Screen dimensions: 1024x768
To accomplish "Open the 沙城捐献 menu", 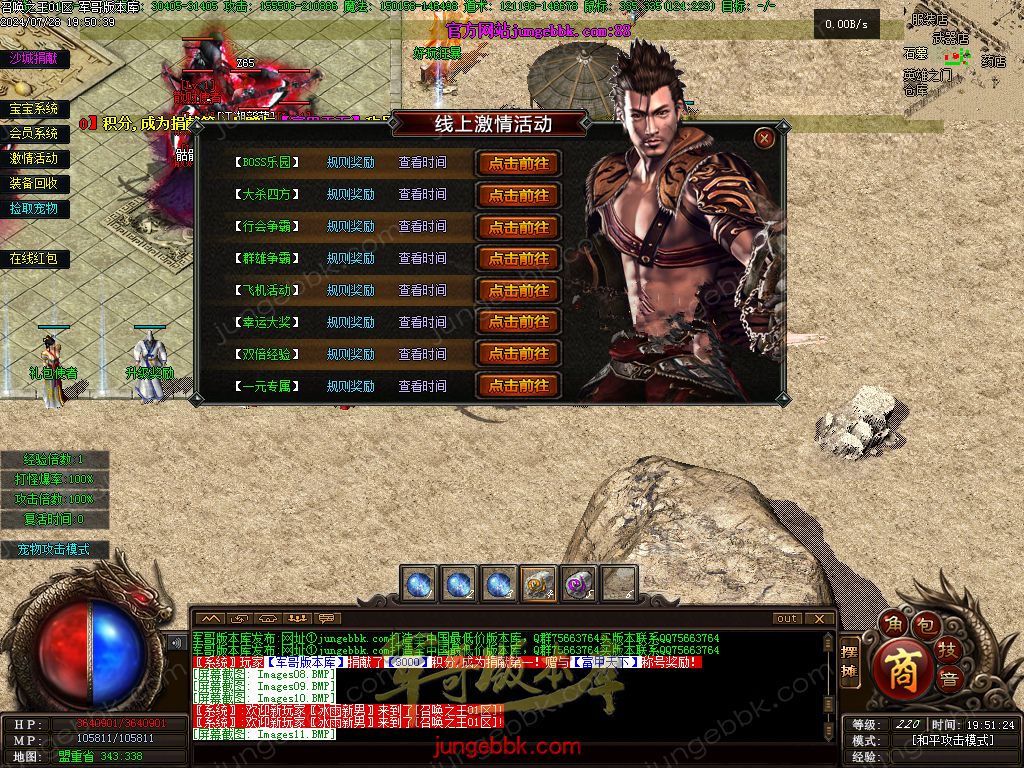I will coord(34,58).
